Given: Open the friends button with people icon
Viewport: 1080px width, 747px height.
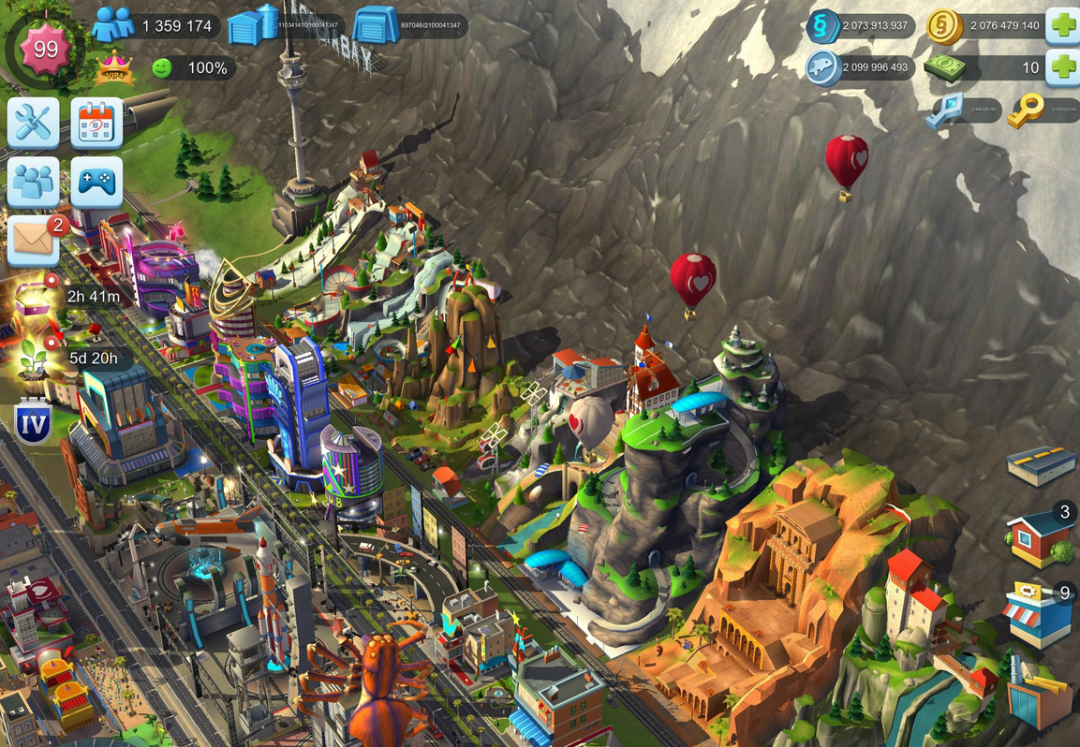Looking at the screenshot, I should pyautogui.click(x=33, y=182).
